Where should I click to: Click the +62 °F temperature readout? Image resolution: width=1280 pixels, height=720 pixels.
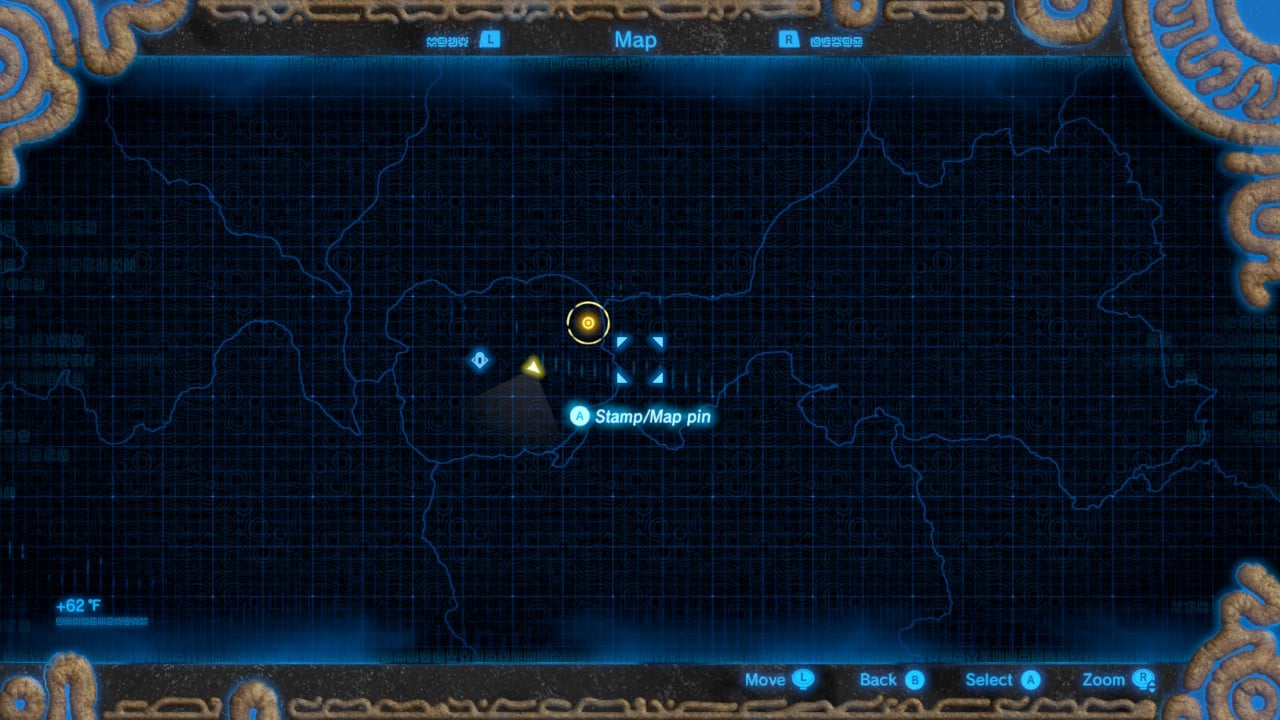coord(77,603)
